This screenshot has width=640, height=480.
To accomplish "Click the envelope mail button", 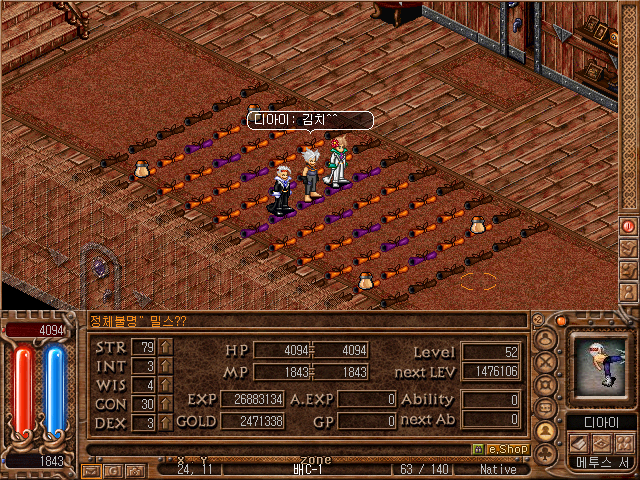I will click(x=91, y=469).
